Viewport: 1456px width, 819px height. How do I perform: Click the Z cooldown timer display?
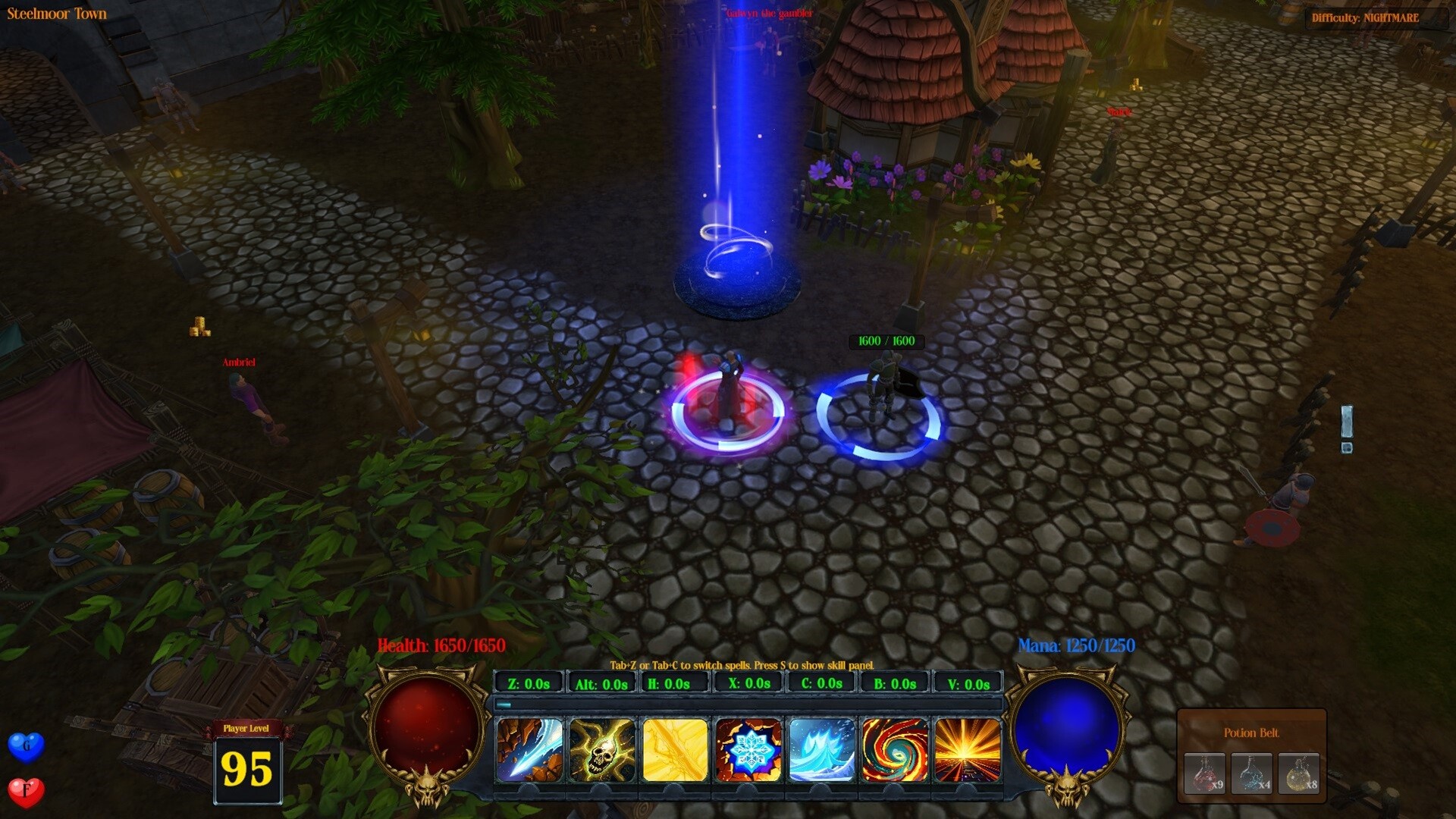click(x=529, y=682)
